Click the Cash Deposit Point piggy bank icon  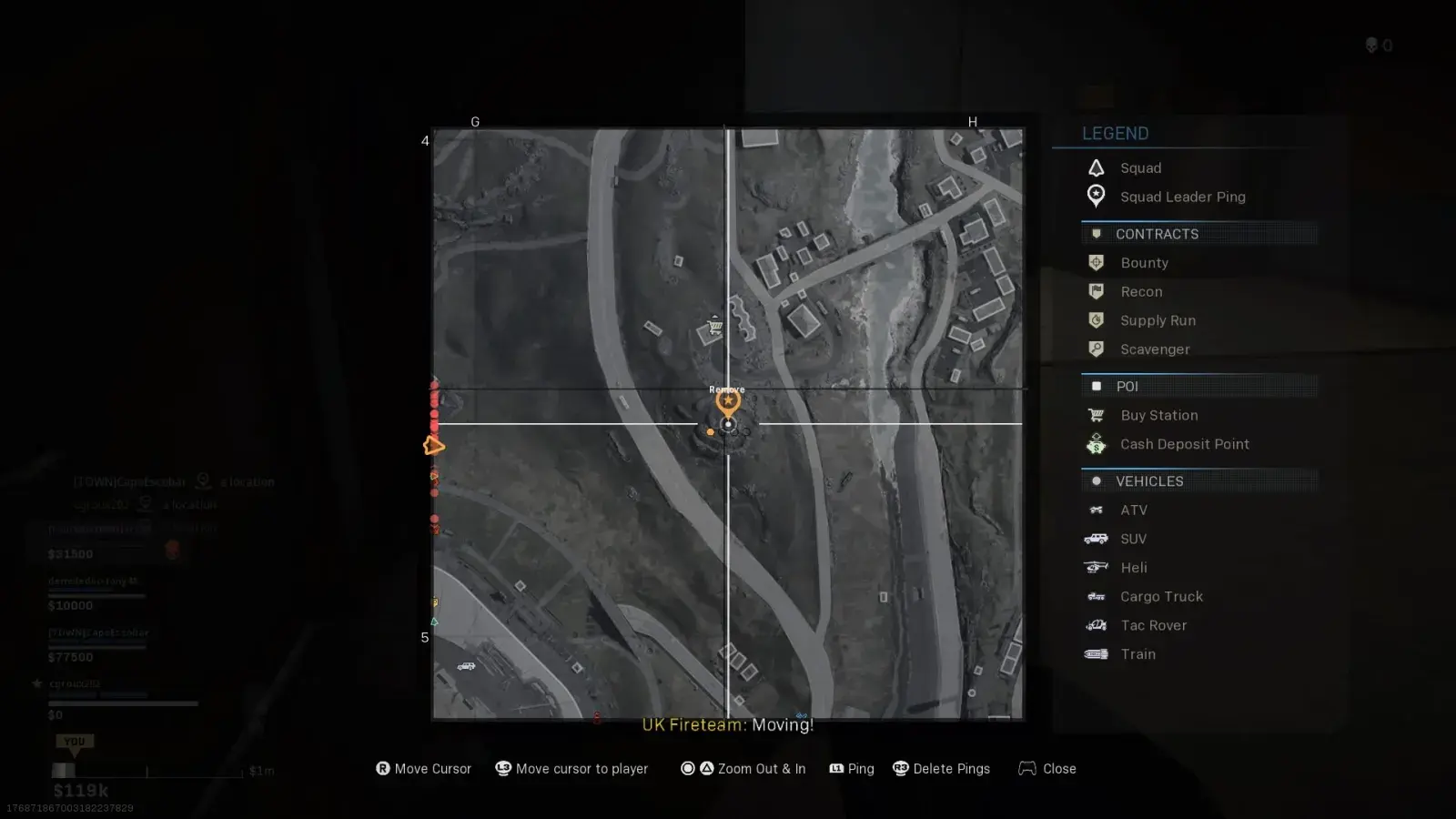[1097, 444]
